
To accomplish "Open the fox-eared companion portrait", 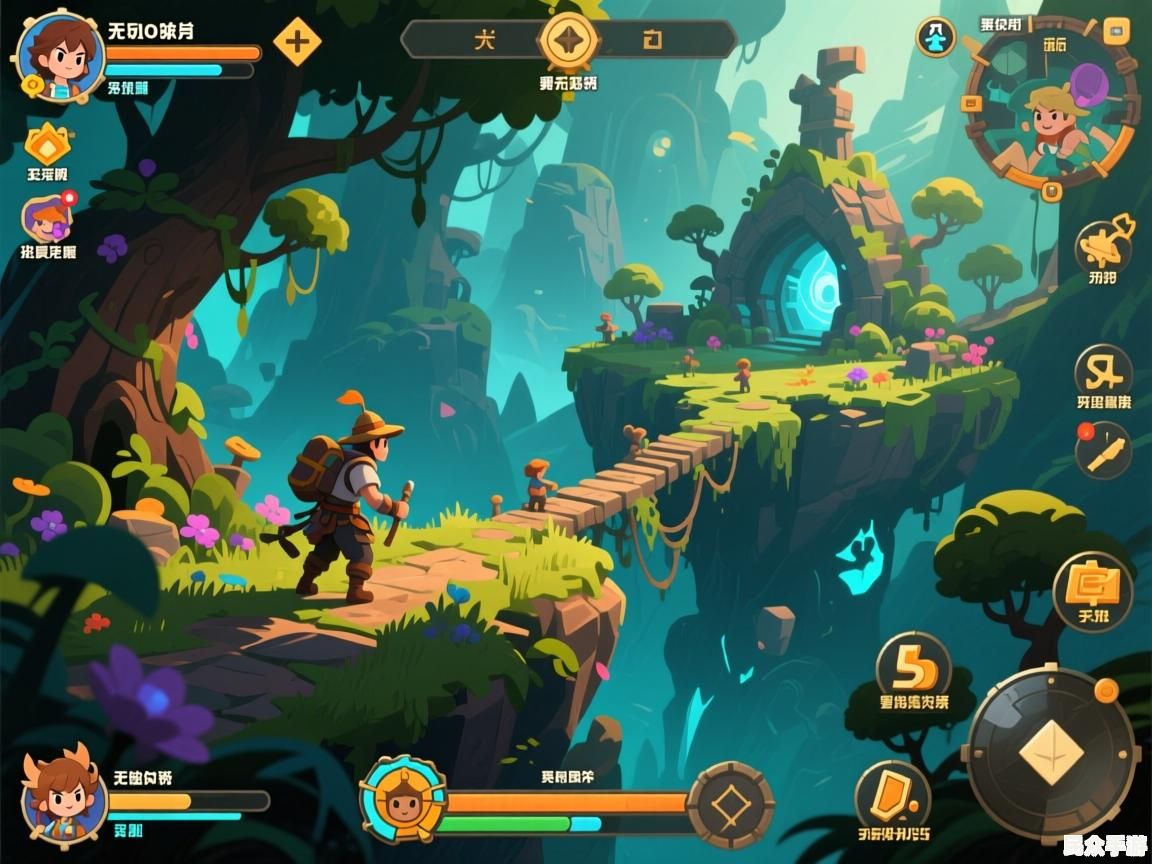I will tap(63, 796).
